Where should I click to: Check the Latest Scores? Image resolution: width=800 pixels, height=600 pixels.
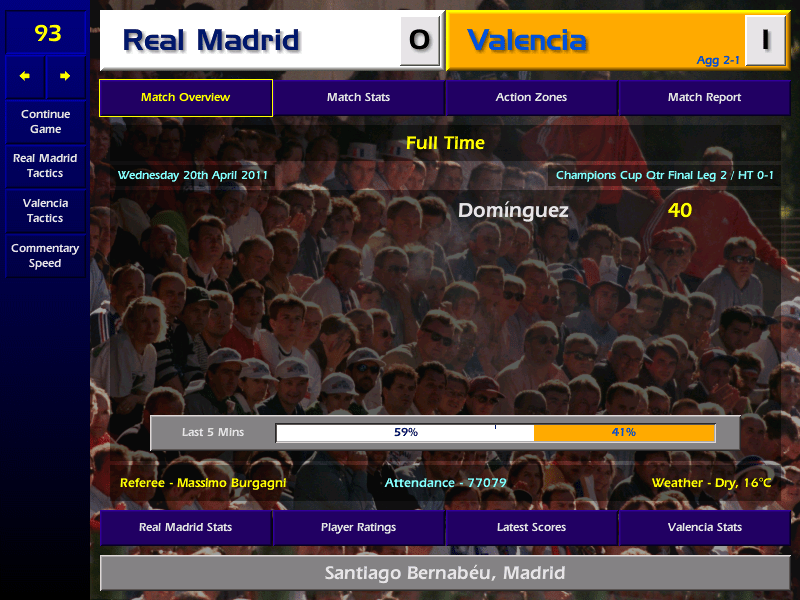click(531, 527)
